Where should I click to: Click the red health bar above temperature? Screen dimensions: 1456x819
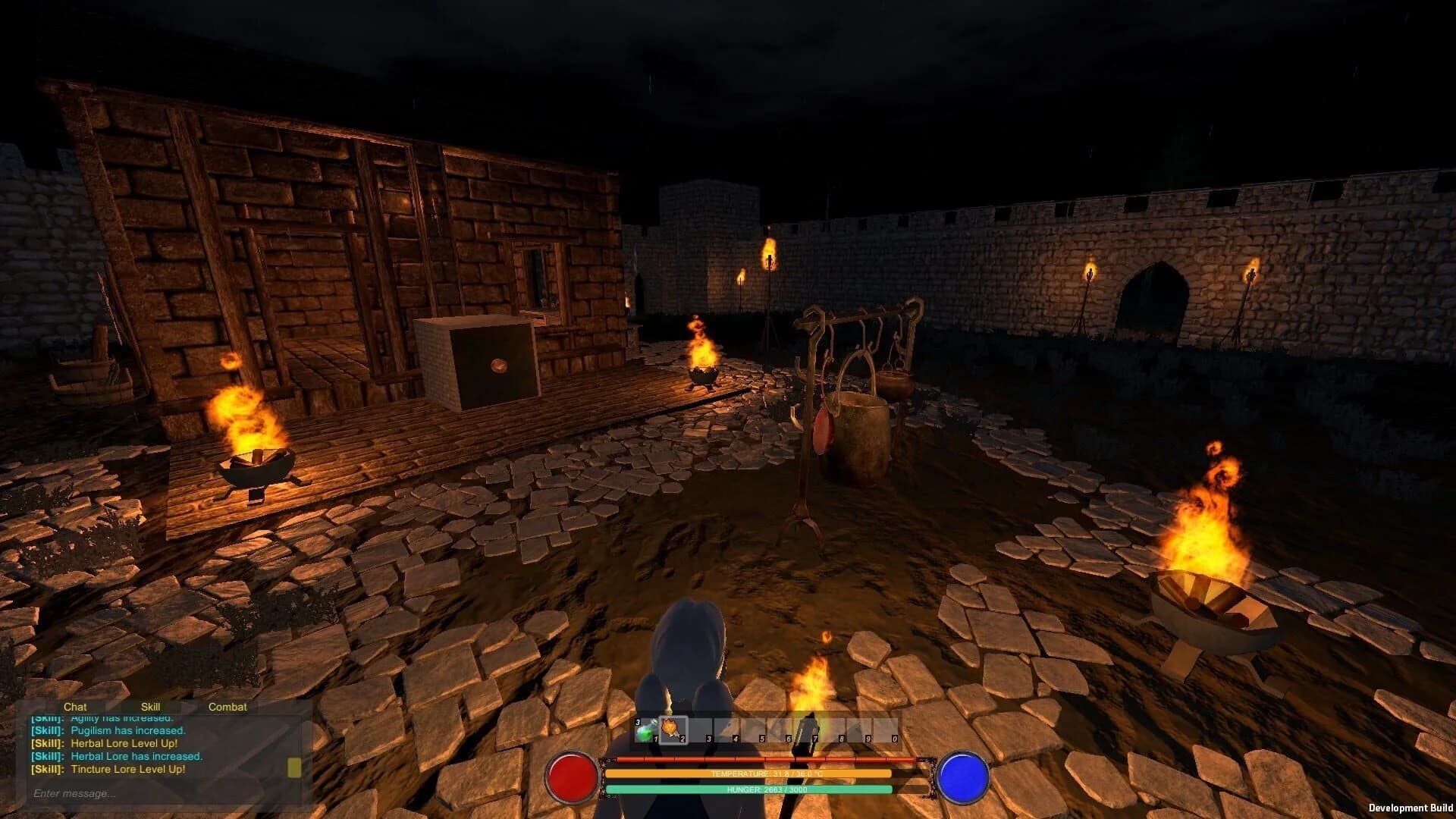[766, 760]
